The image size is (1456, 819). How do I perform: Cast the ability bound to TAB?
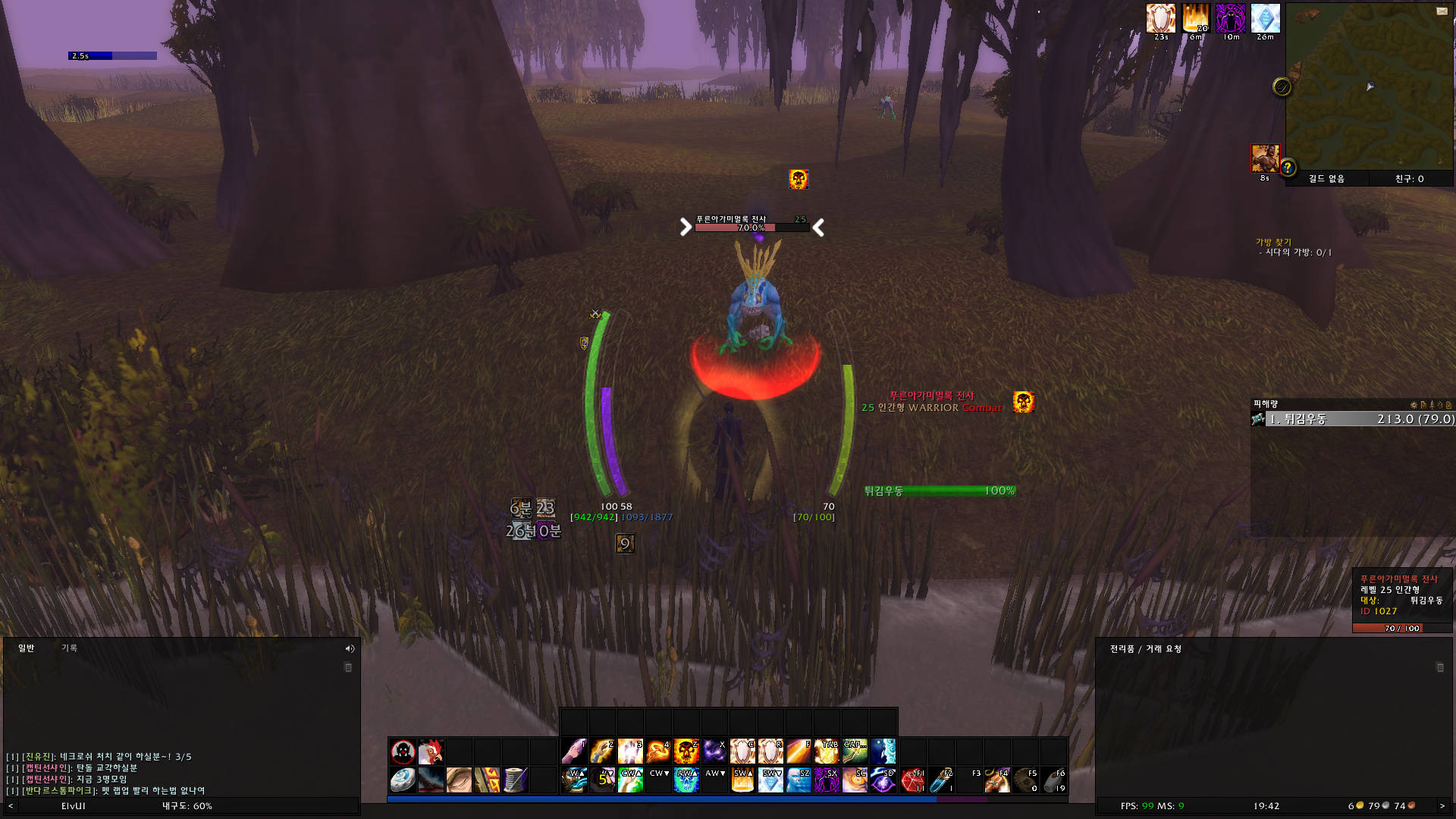point(827,752)
